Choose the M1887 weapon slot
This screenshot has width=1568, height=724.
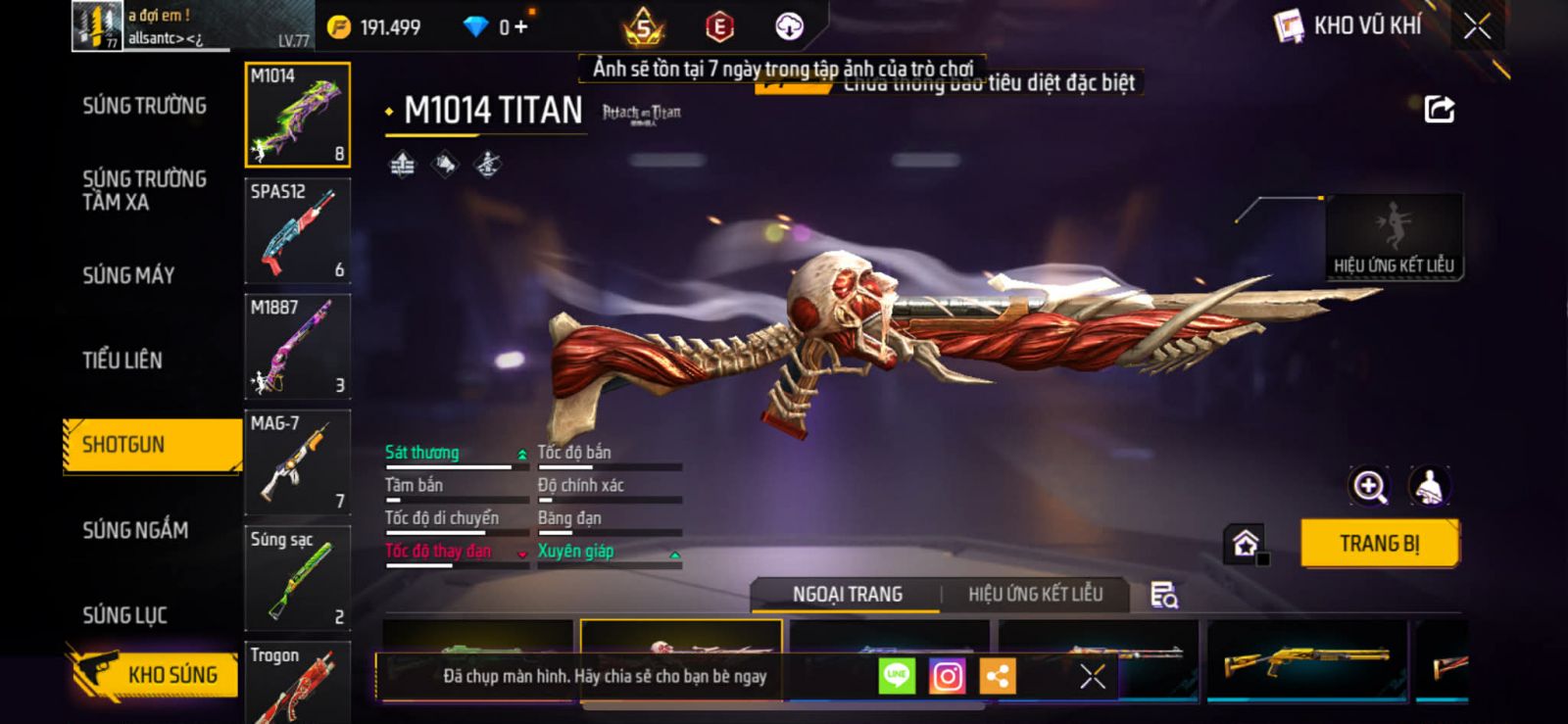click(297, 346)
